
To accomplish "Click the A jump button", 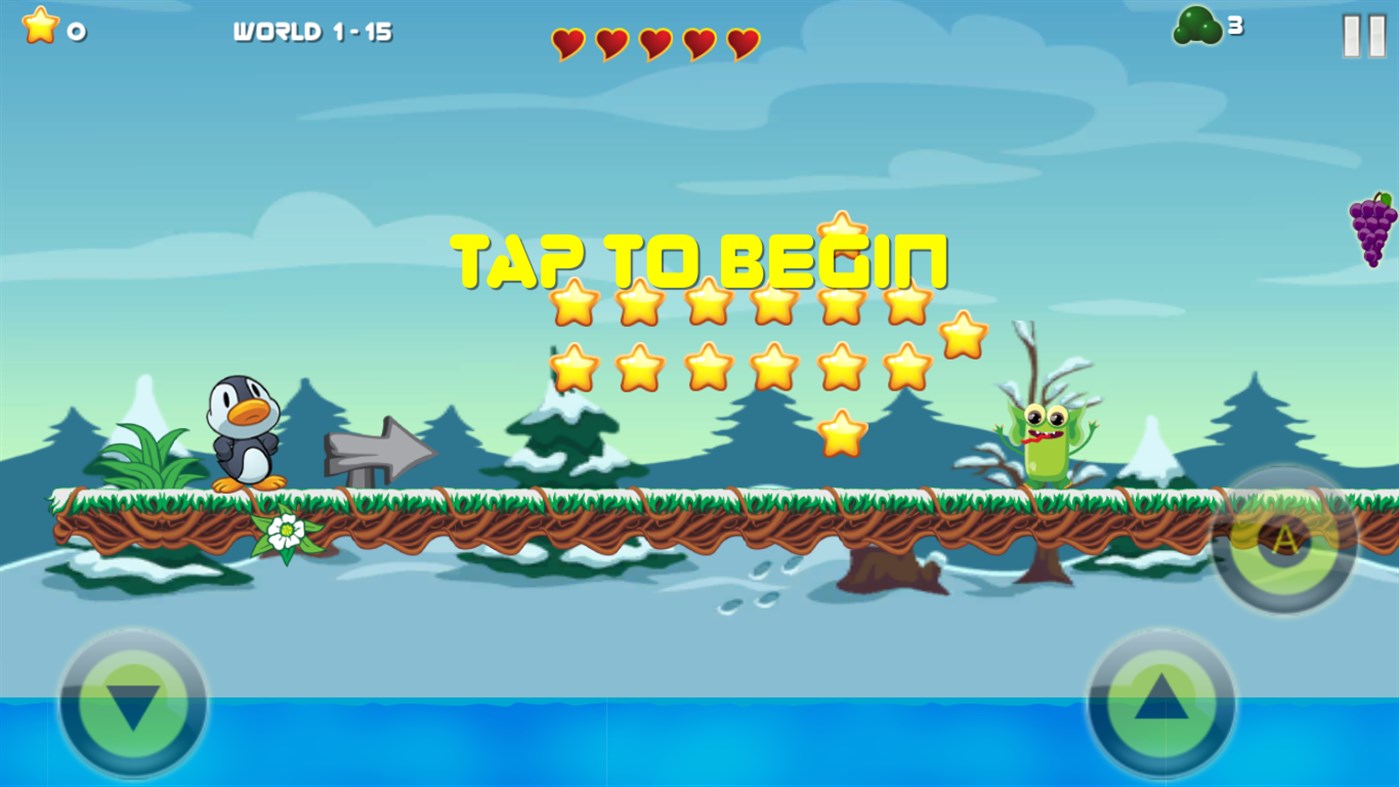I will point(1283,541).
